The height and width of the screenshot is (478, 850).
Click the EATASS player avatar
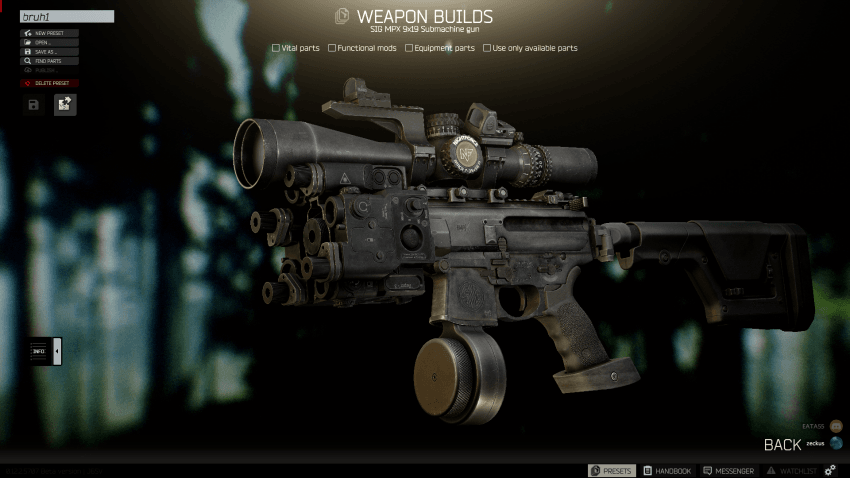pyautogui.click(x=836, y=426)
